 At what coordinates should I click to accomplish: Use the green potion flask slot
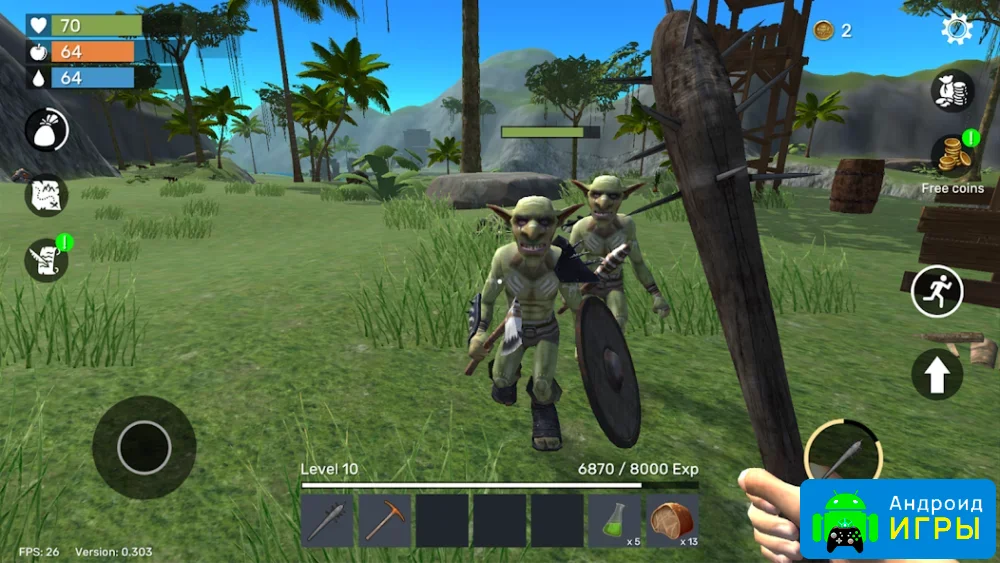614,521
